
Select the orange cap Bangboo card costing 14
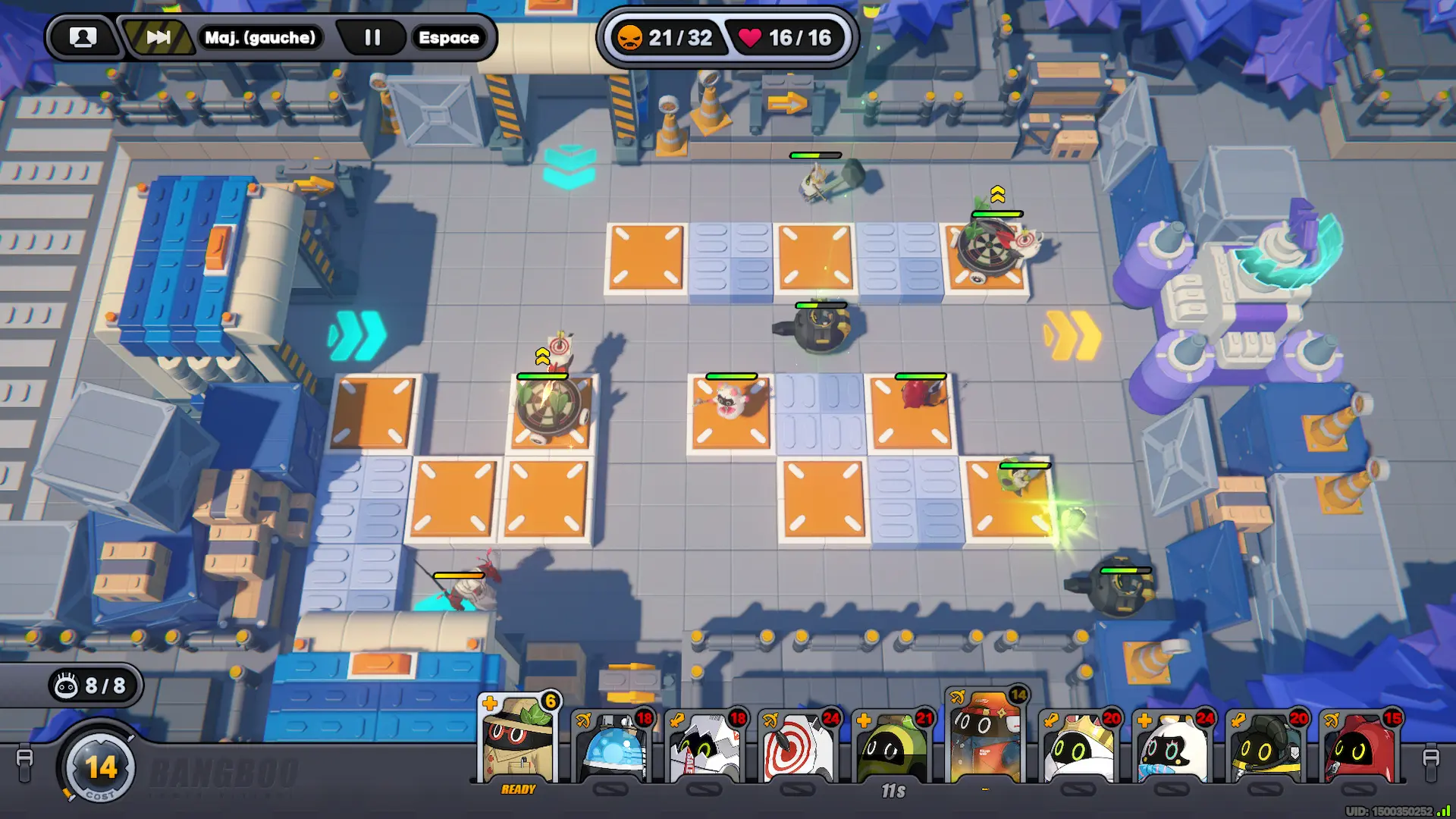[x=986, y=737]
